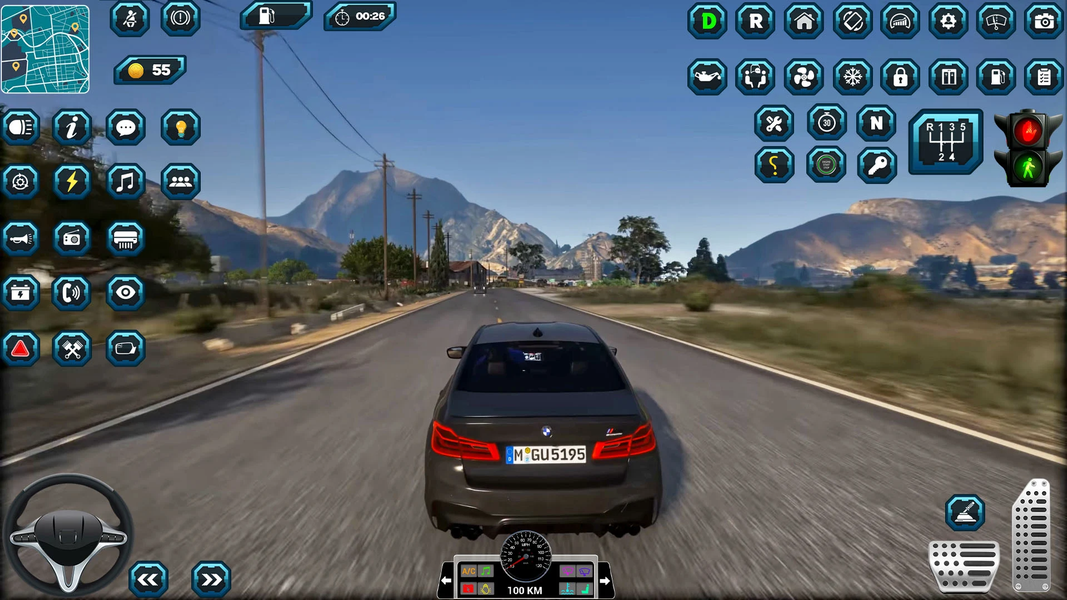Shift into Drive with the D button

point(707,21)
